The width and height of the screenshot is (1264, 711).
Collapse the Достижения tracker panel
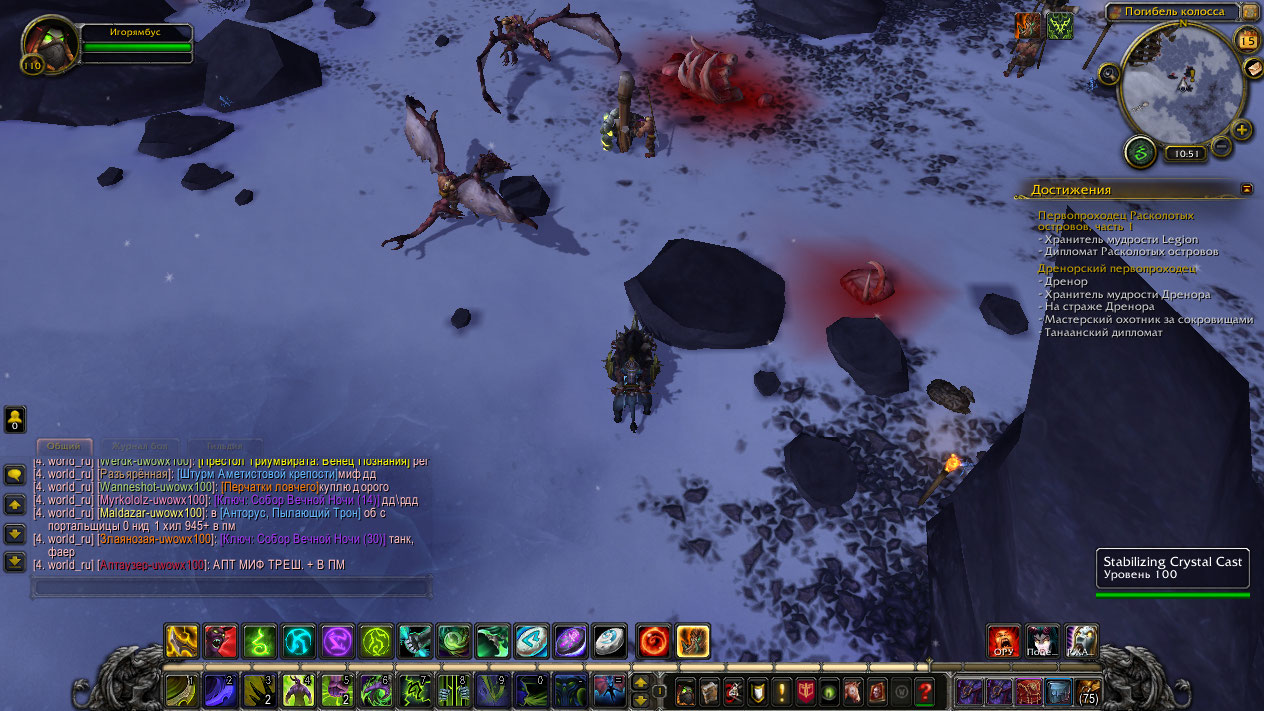coord(1246,188)
